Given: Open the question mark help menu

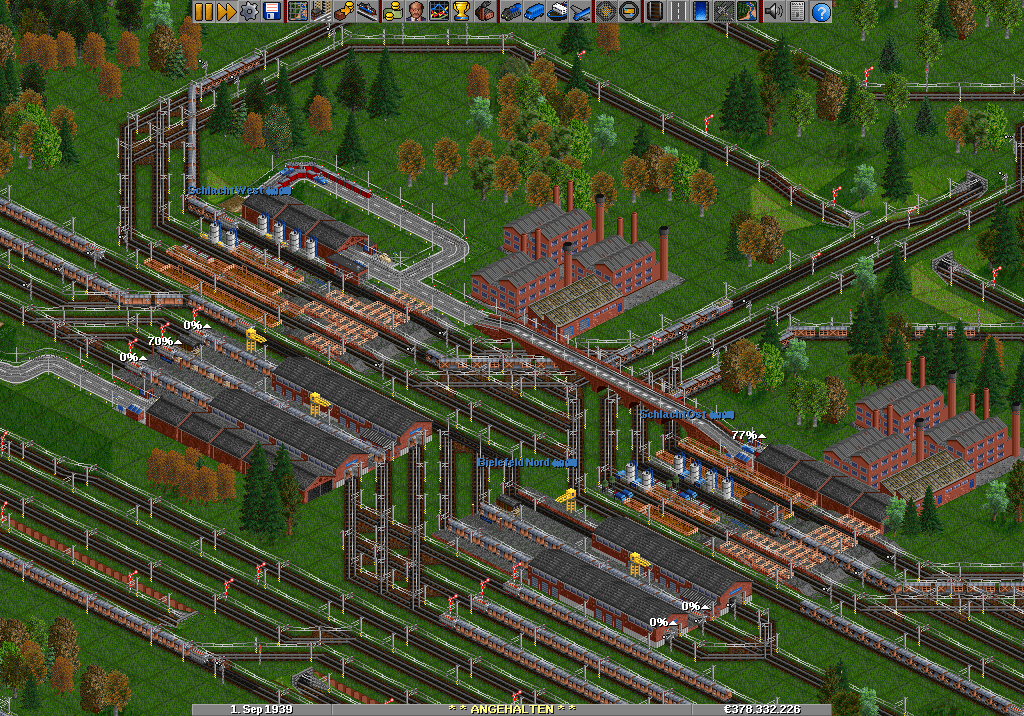Looking at the screenshot, I should pos(821,11).
